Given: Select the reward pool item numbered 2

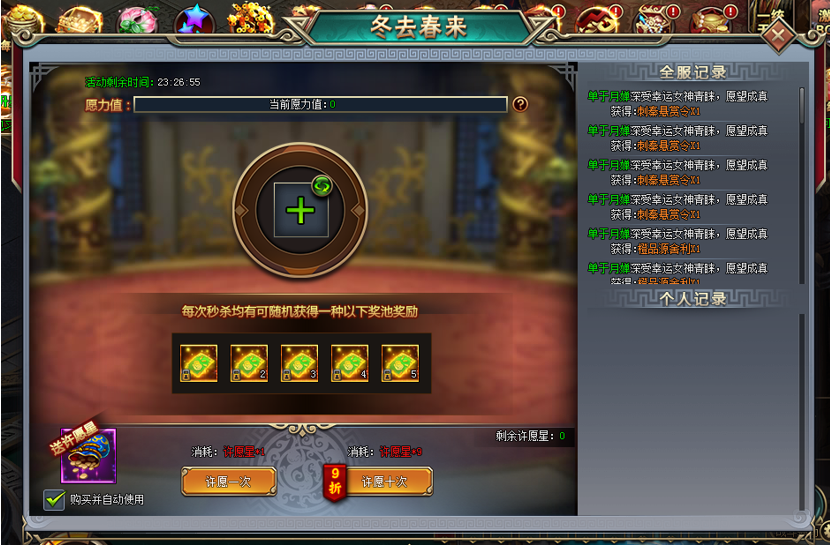Looking at the screenshot, I should [x=249, y=363].
